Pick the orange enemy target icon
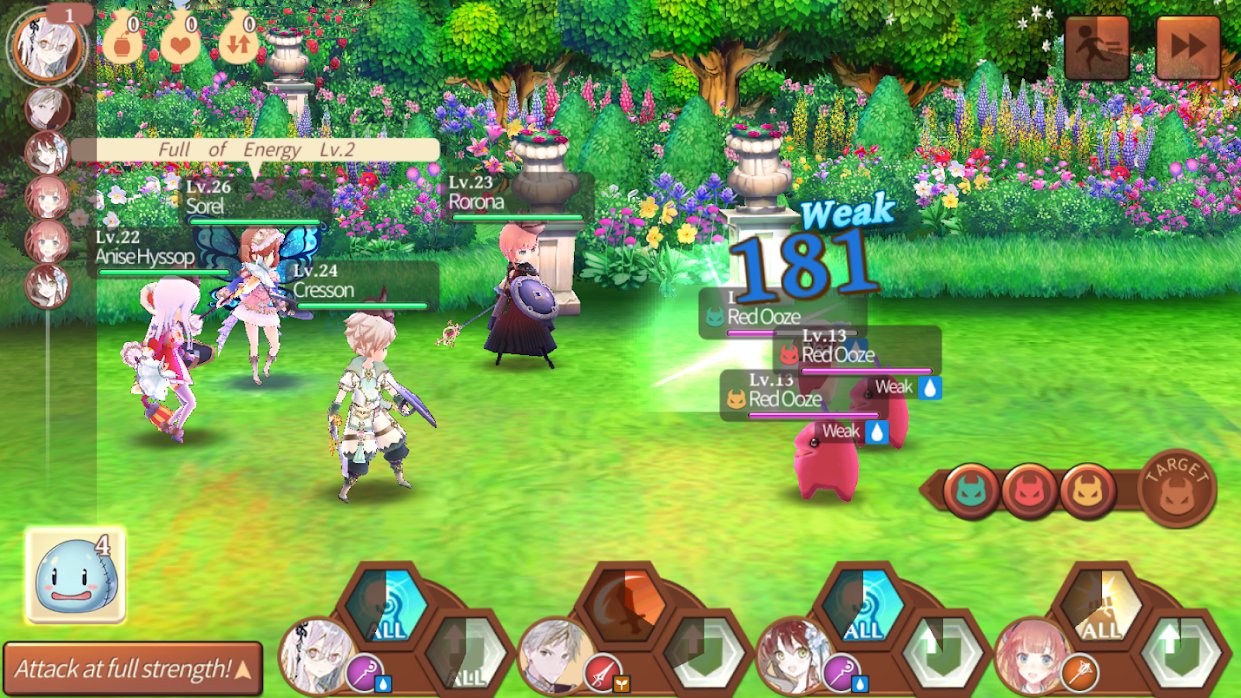The width and height of the screenshot is (1241, 698). coord(1088,491)
